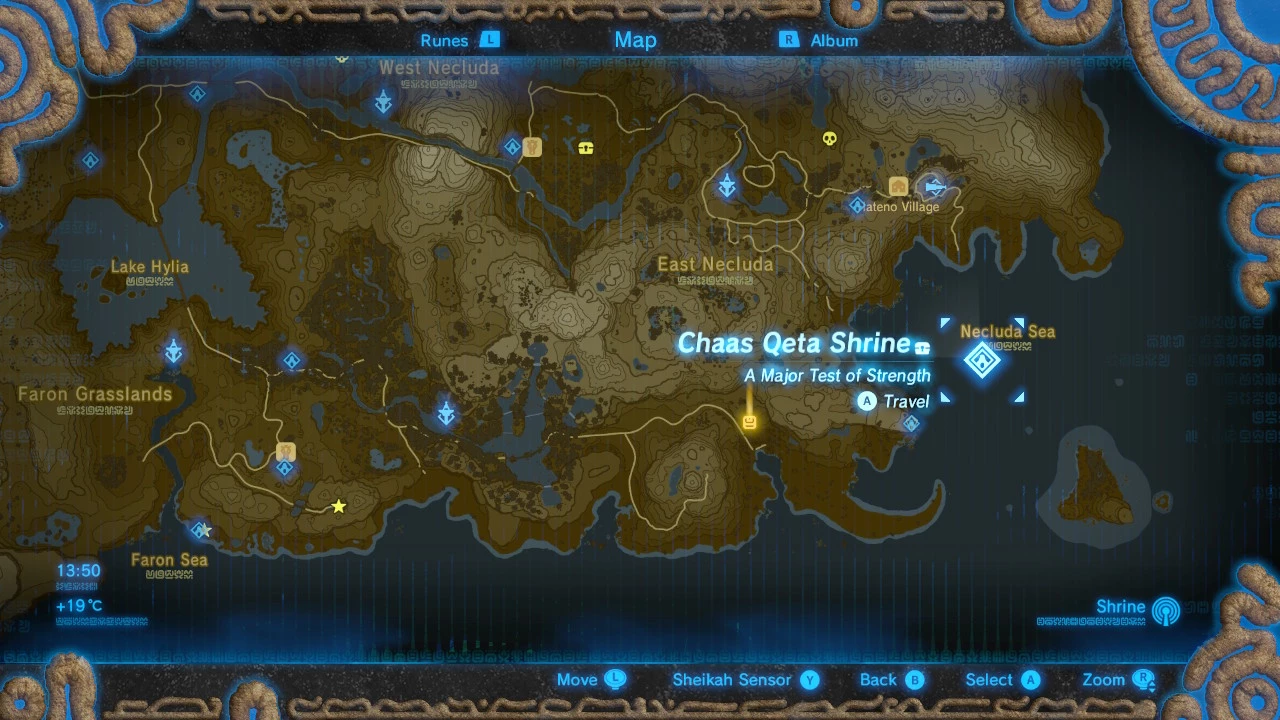
Task: Select the yellow star map stamp
Action: pos(339,506)
